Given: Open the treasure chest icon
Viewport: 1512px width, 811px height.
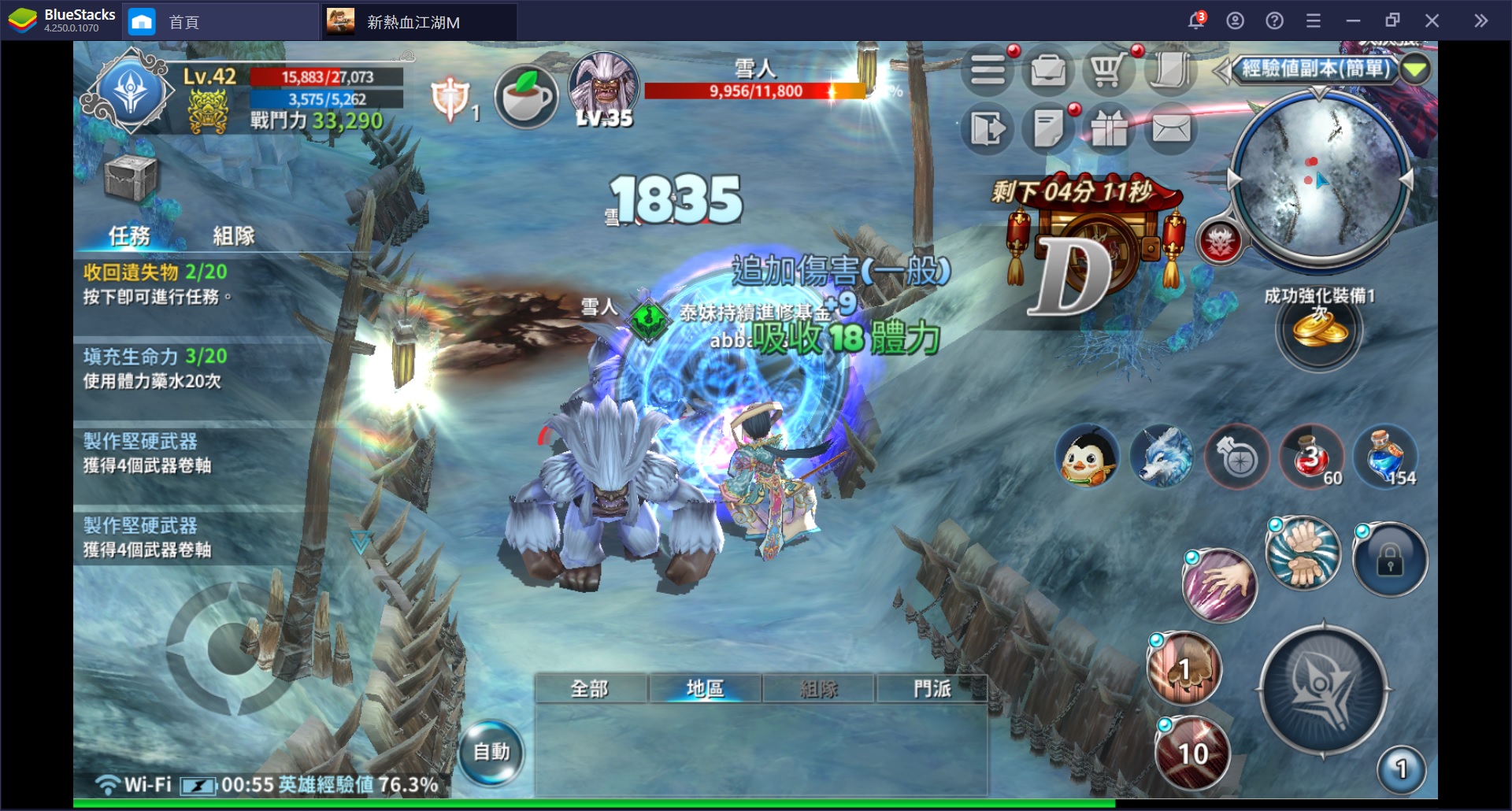Looking at the screenshot, I should click(x=131, y=177).
